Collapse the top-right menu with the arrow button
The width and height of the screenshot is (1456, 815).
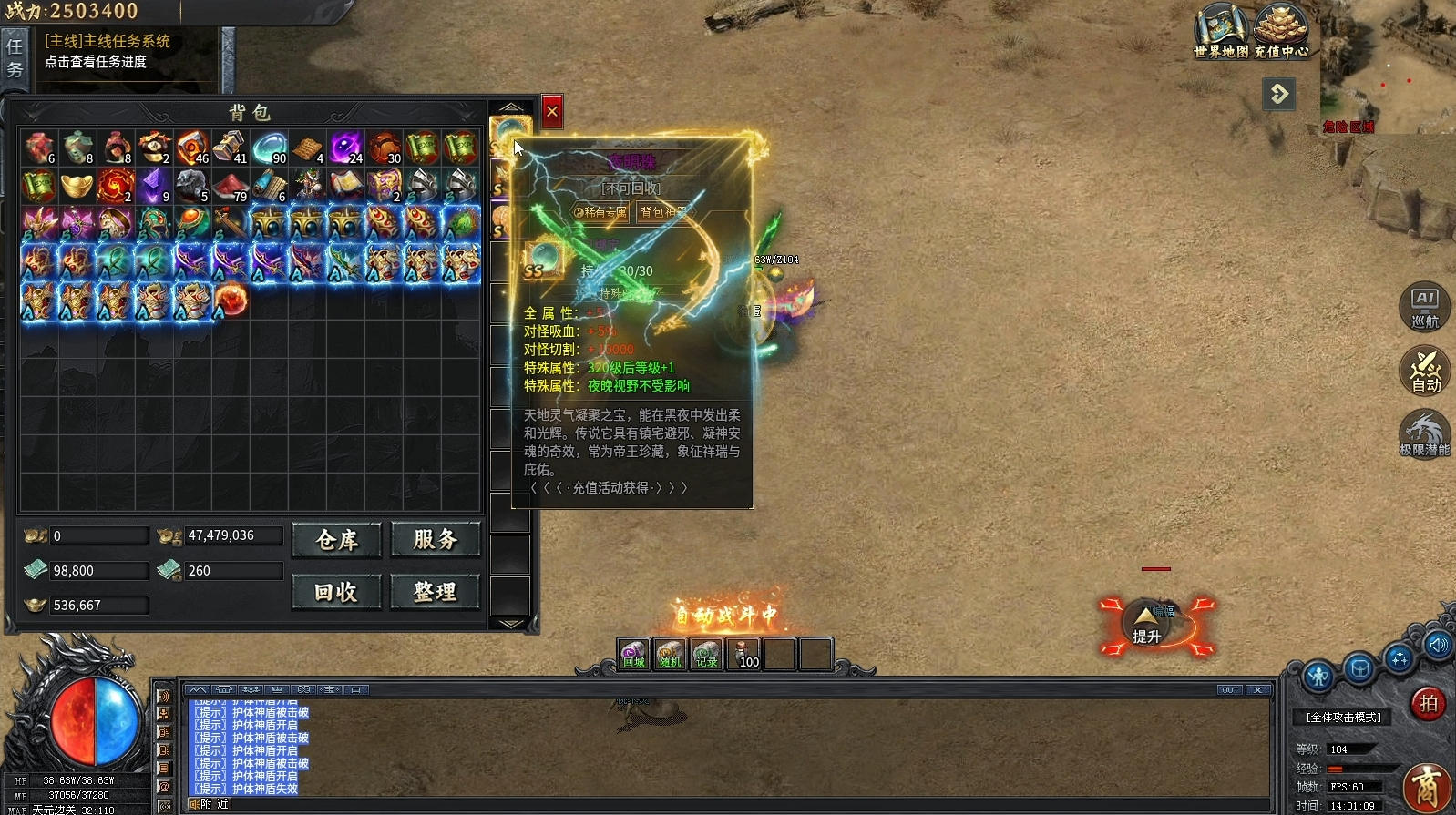(x=1279, y=94)
